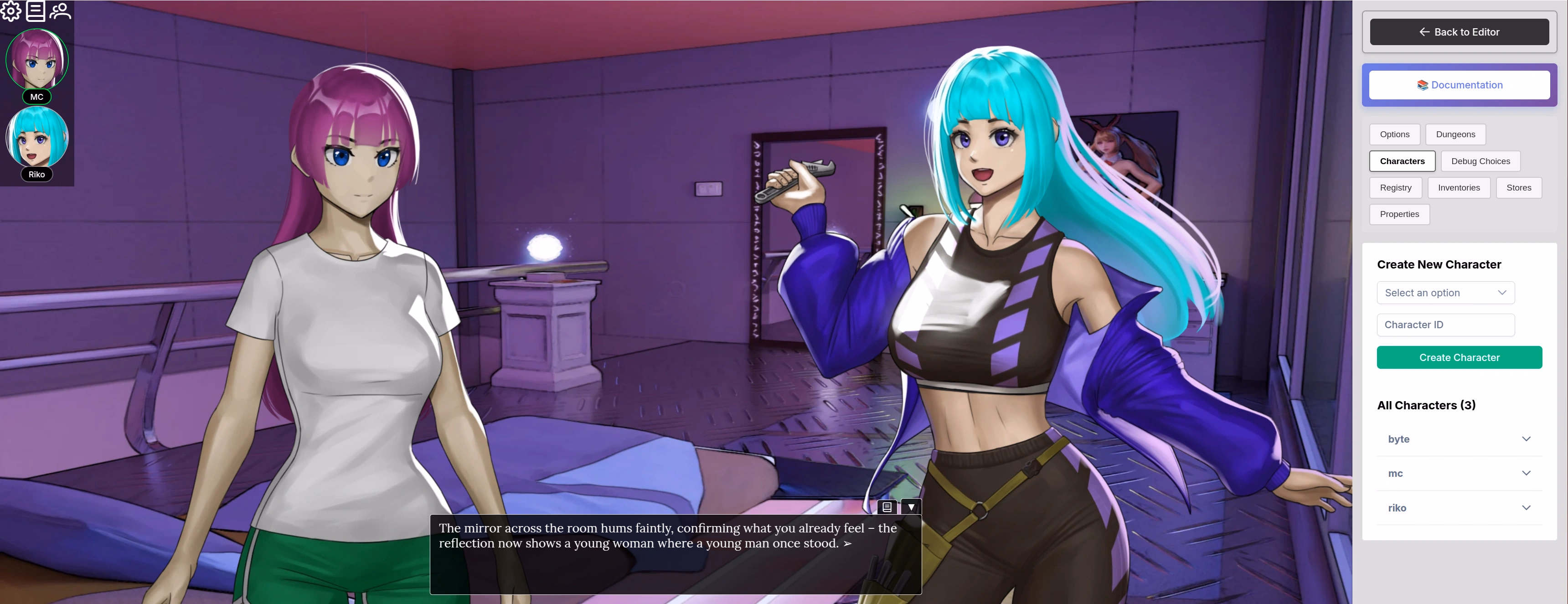Click Back to Editor button
The image size is (1568, 604).
(1459, 31)
